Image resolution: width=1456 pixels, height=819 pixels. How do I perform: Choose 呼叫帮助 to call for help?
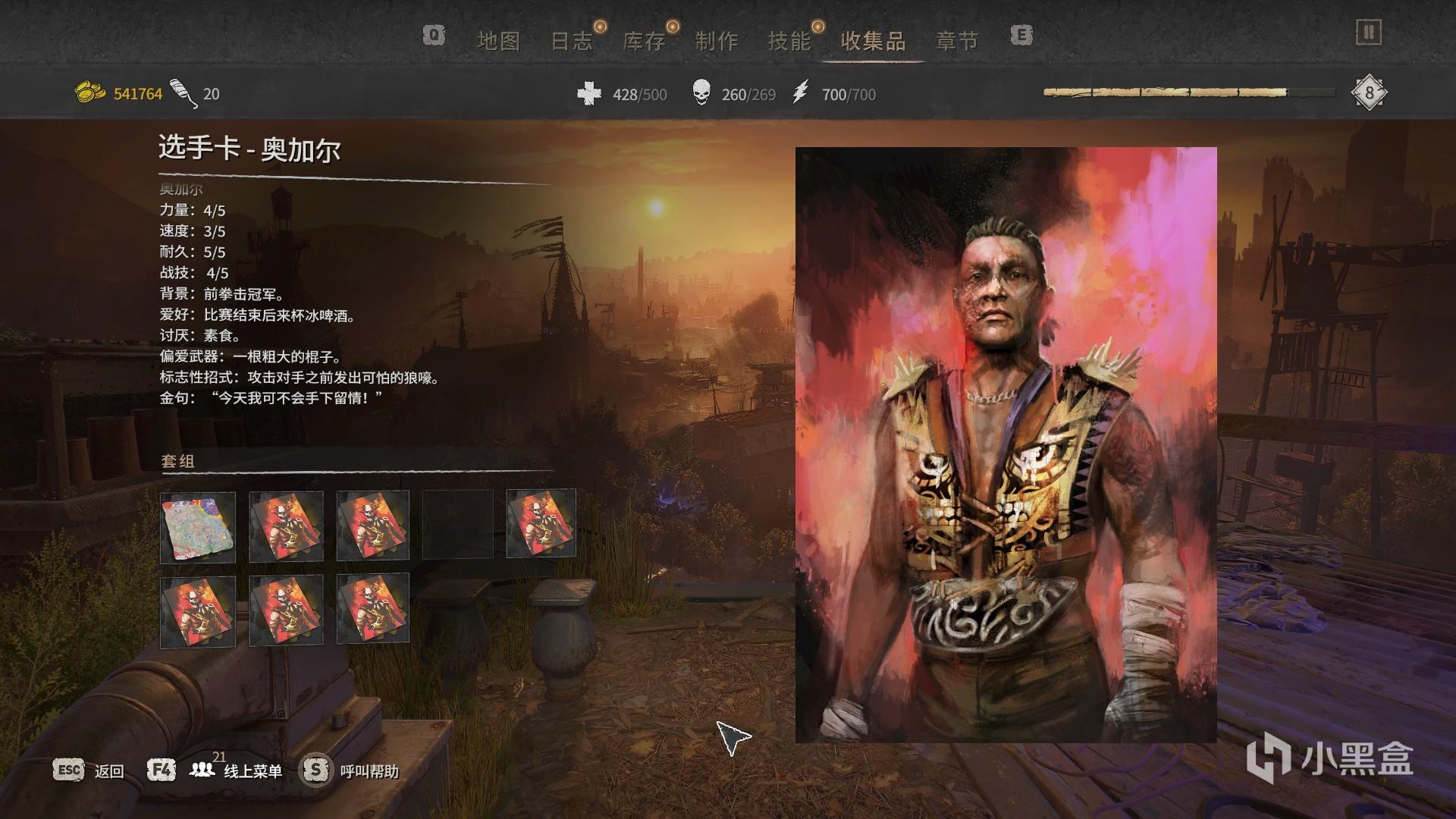(369, 771)
